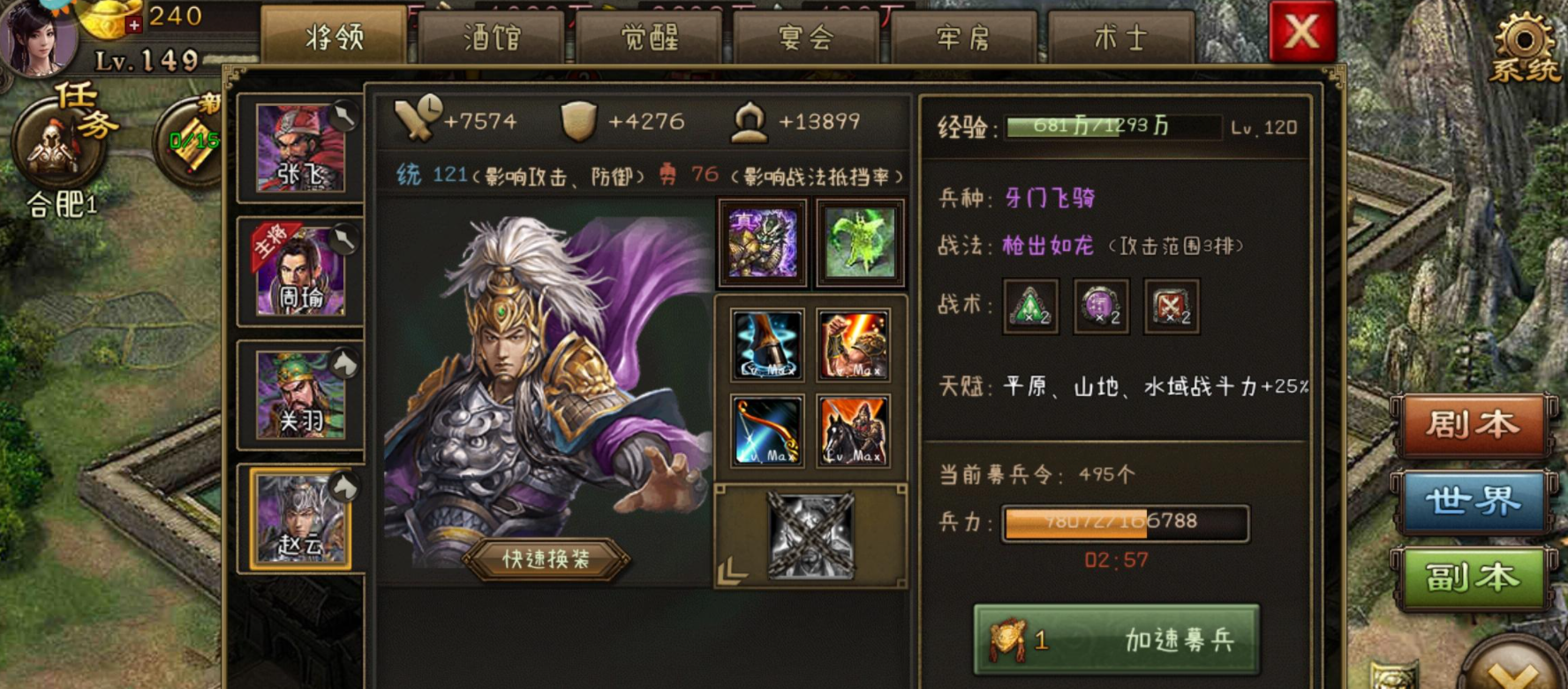Image resolution: width=1568 pixels, height=689 pixels.
Task: Switch to the 酒馆 tavern tab
Action: coord(489,37)
